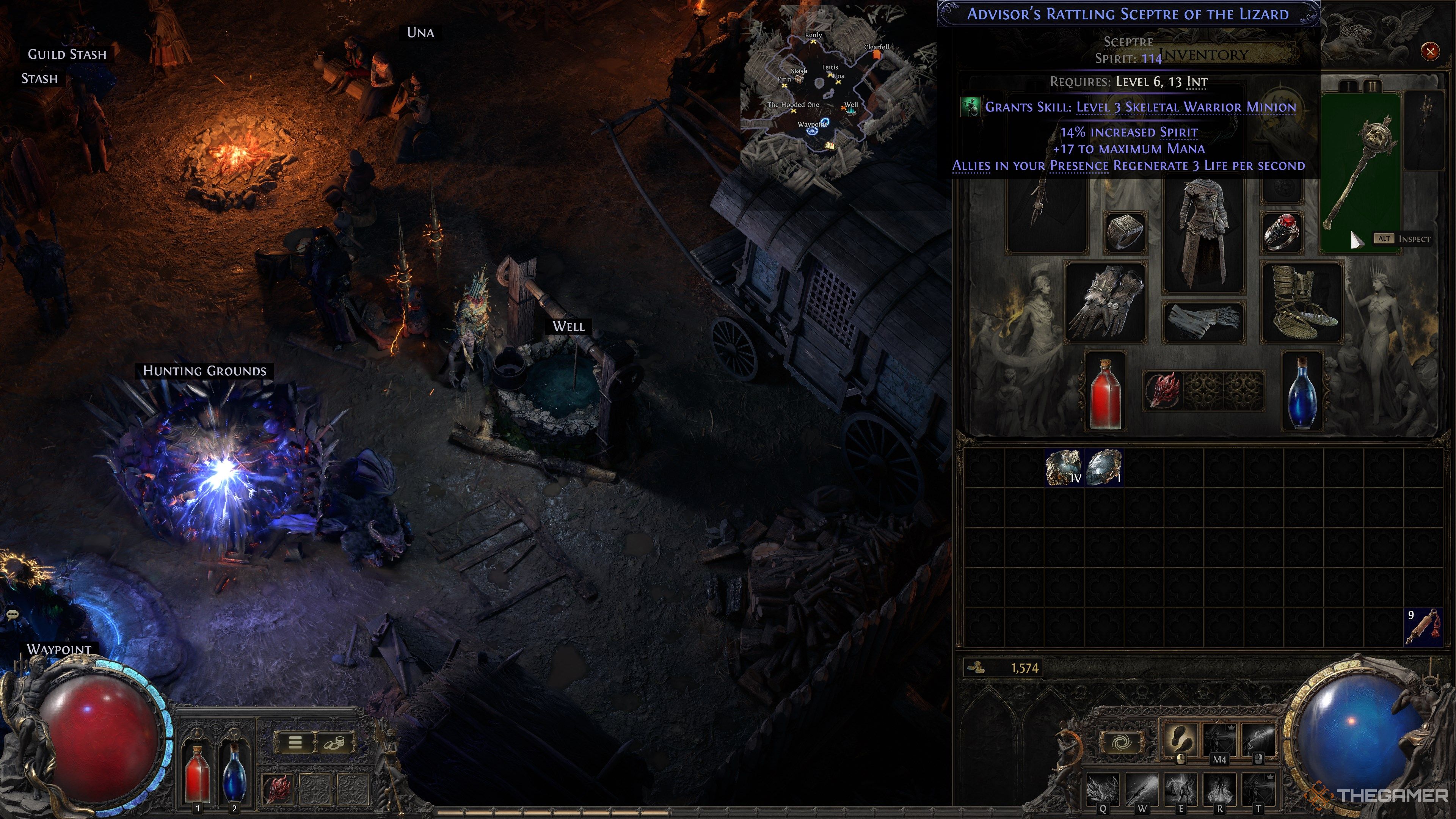Open the shop button with coins icon
Image resolution: width=1456 pixels, height=819 pixels.
click(336, 742)
